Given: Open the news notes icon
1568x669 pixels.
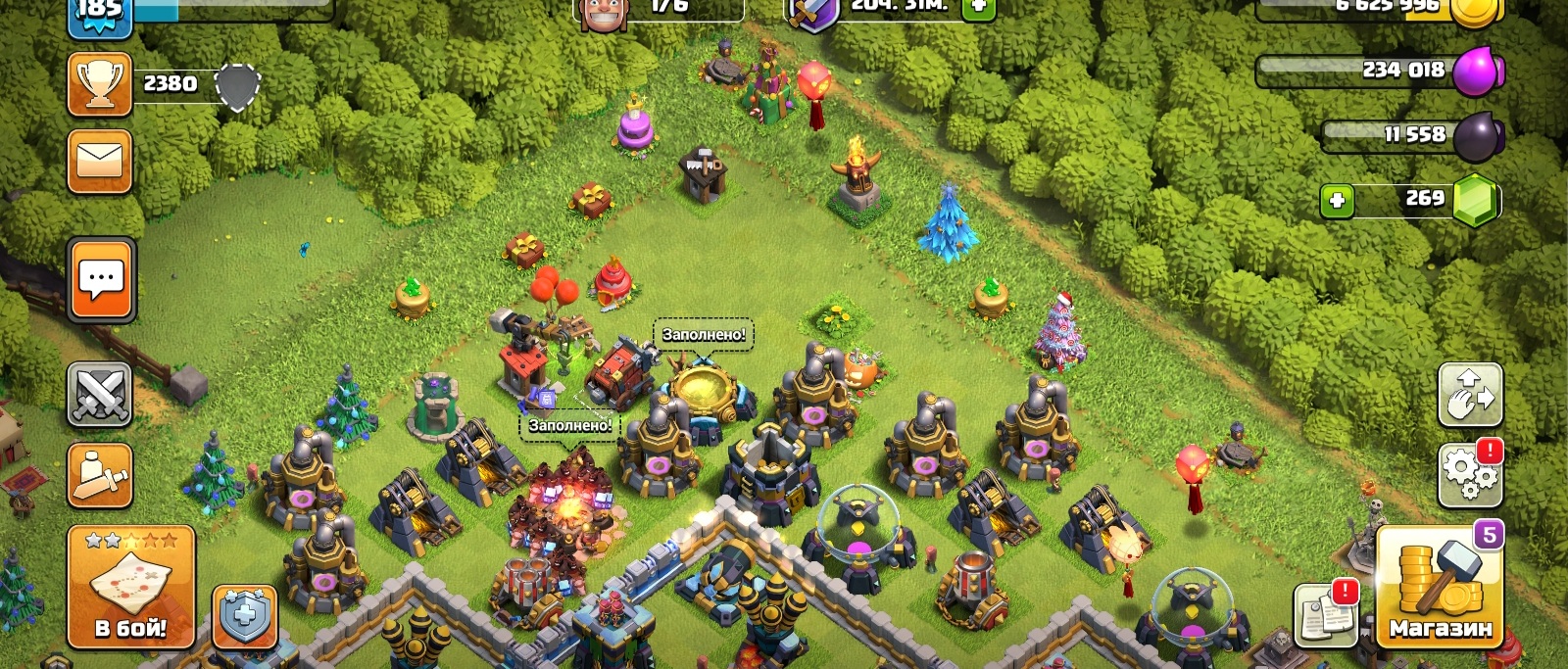Looking at the screenshot, I should point(1326,615).
